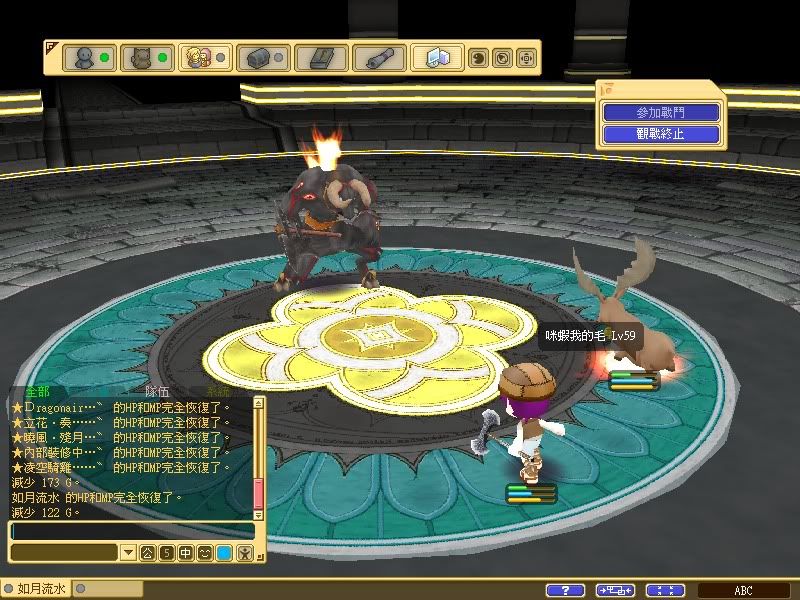
Task: Switch chat to the 隊伍 tab
Action: [x=158, y=392]
